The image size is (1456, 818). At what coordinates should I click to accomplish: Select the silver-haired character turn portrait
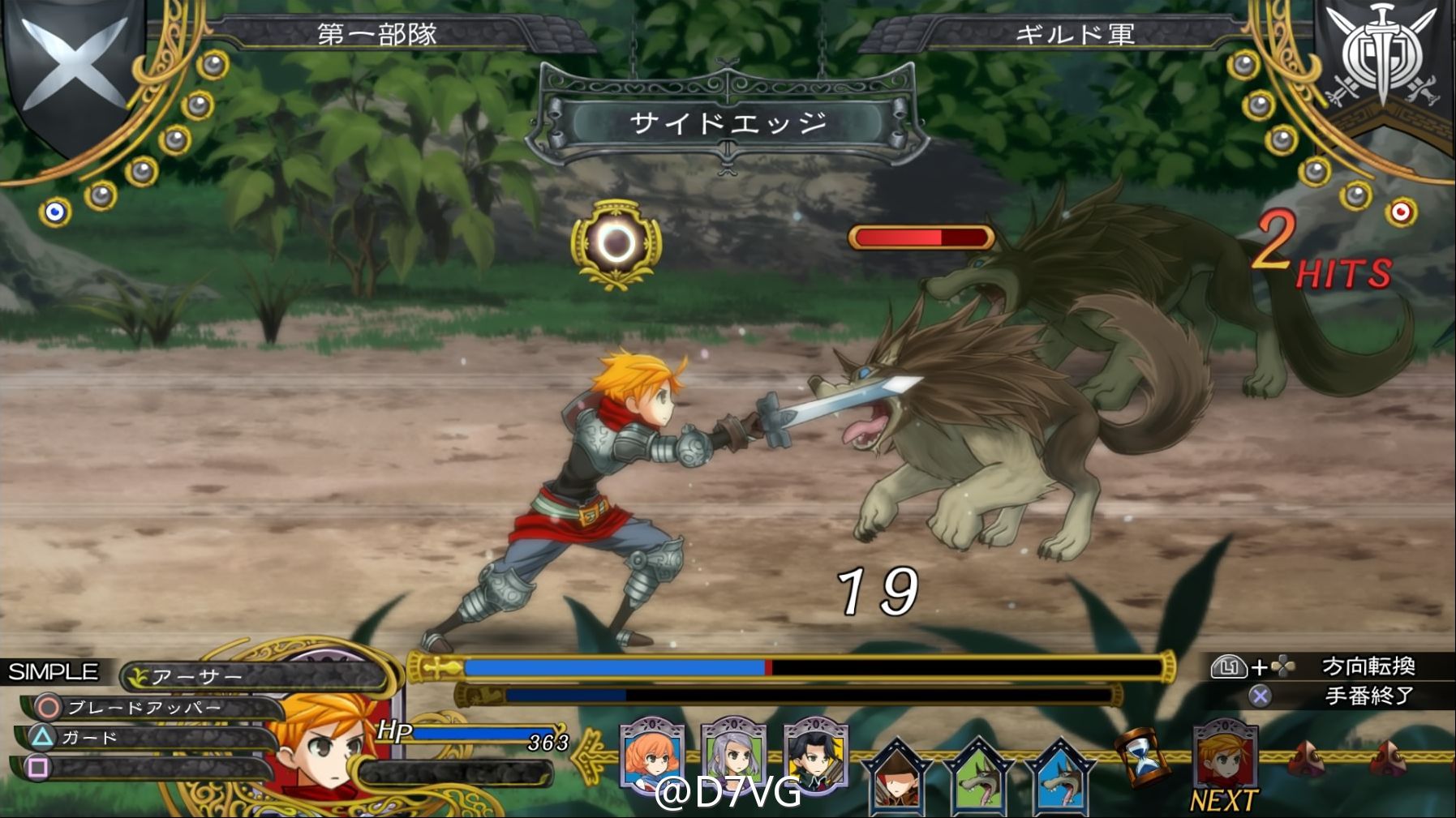(733, 754)
